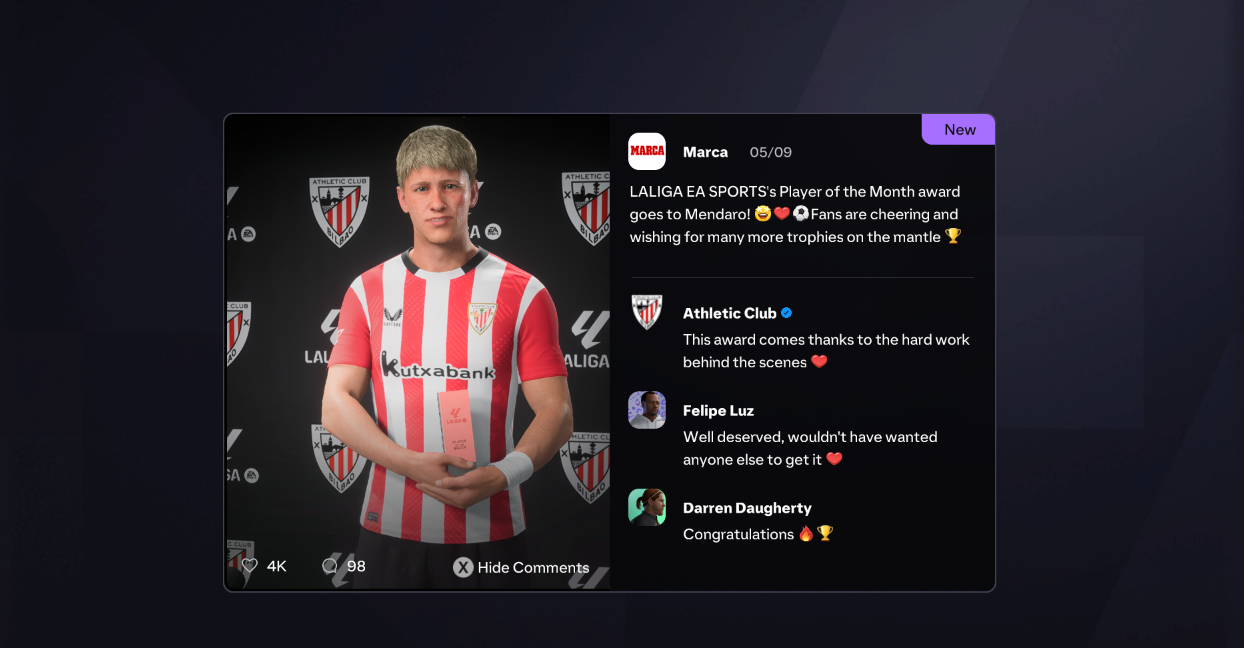Click the New badge on the post

(959, 130)
